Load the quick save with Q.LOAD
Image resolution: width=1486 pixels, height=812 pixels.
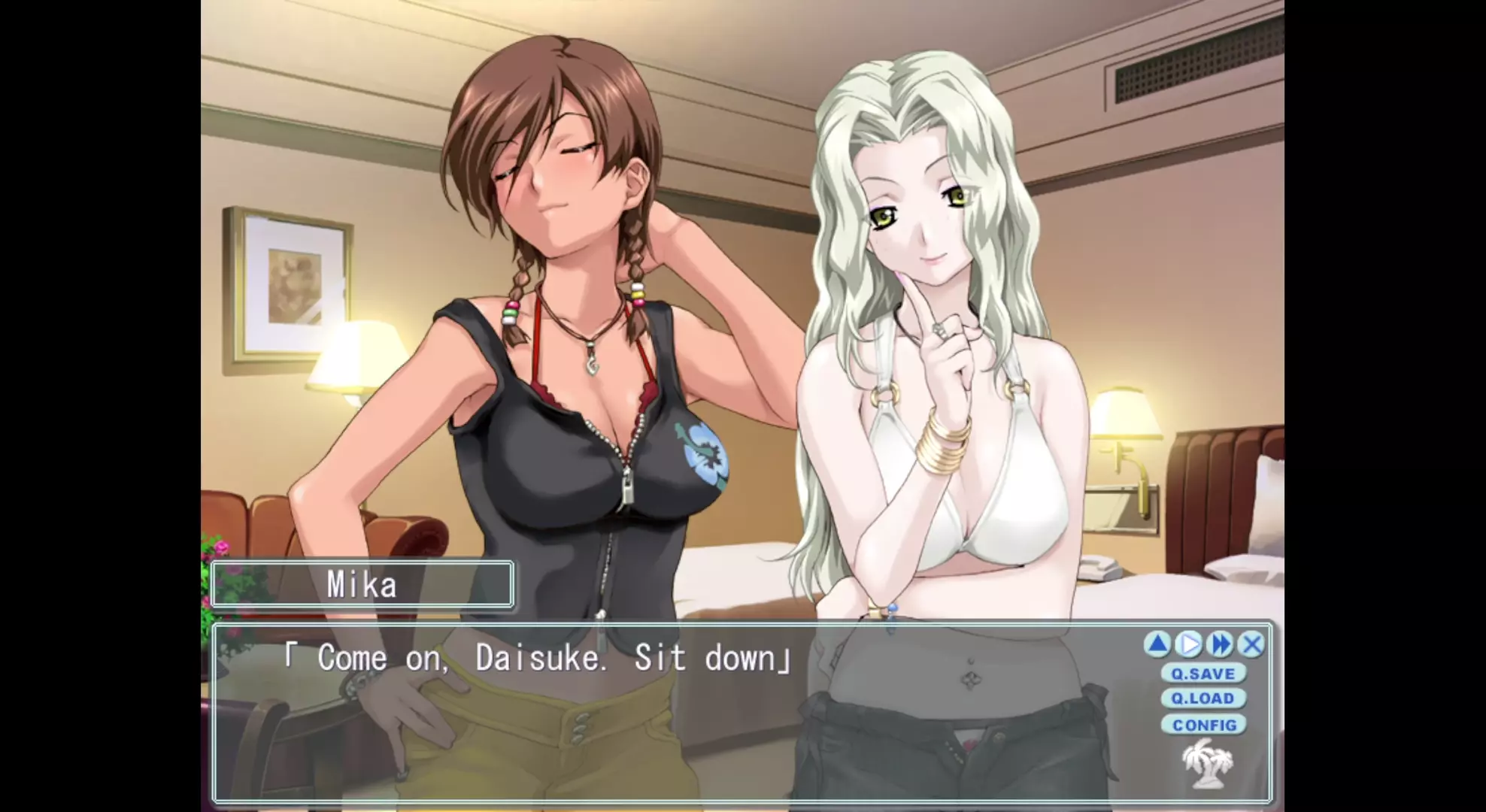1203,698
